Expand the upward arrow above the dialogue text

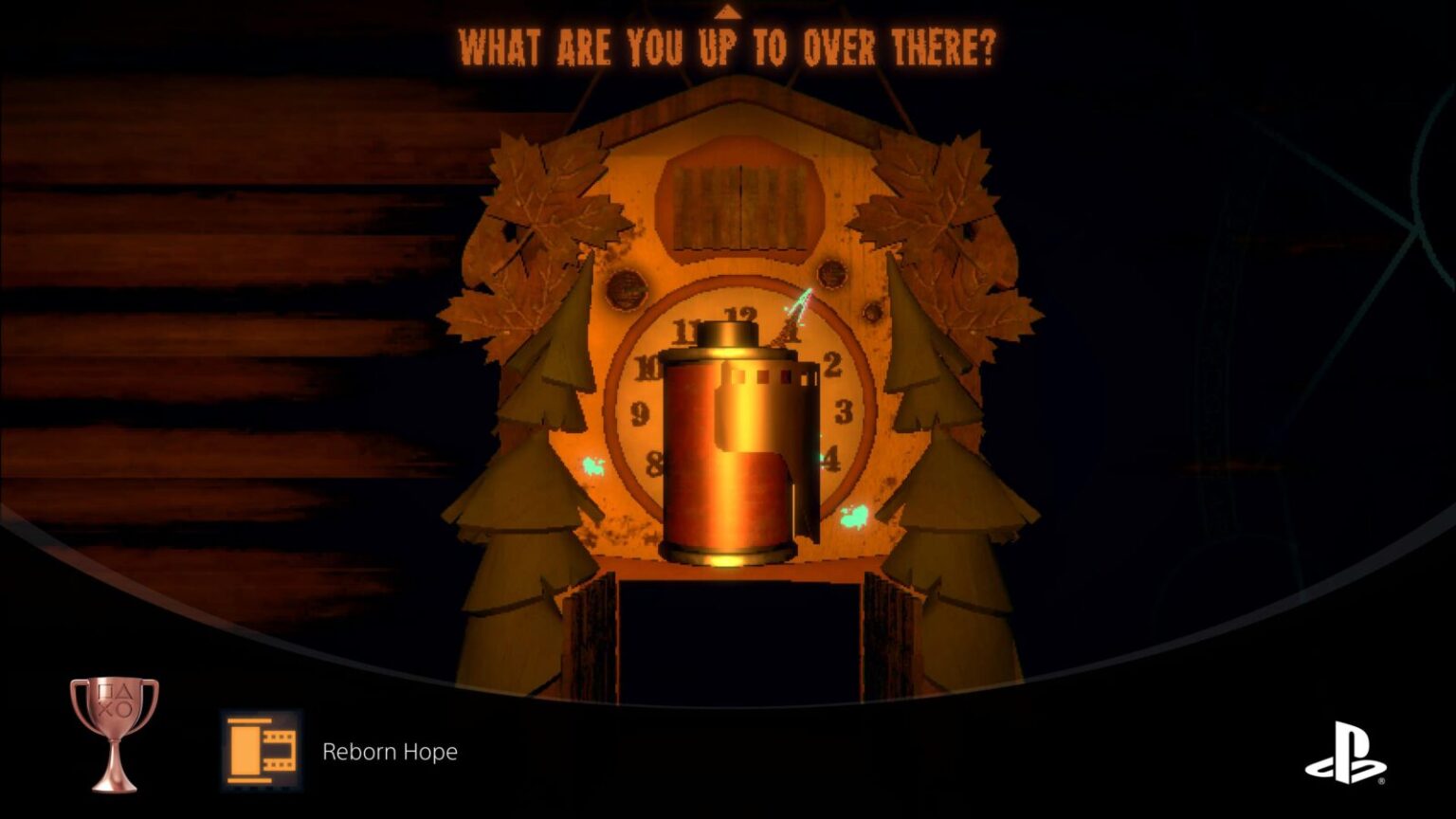click(728, 14)
